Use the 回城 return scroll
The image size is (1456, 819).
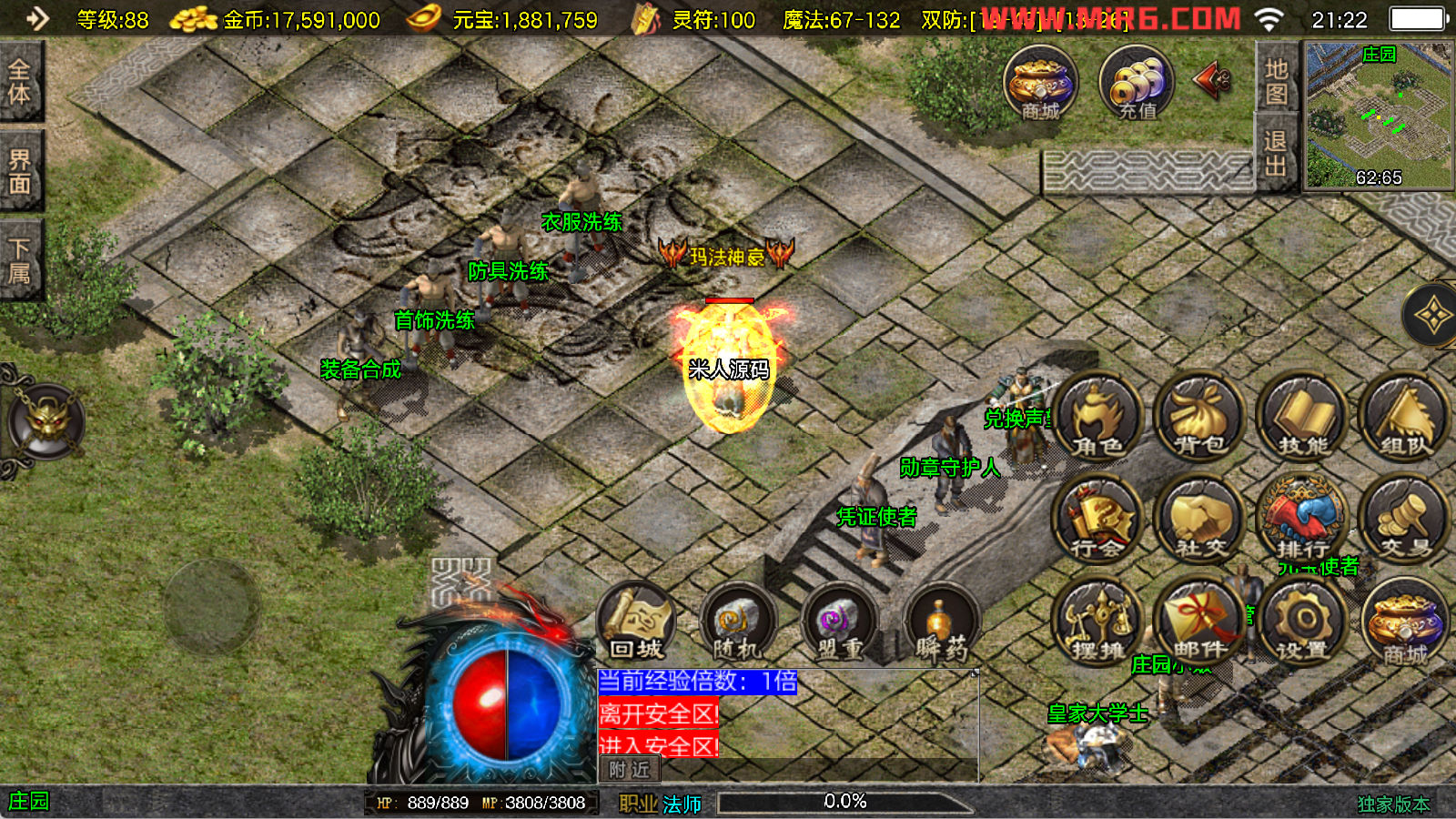637,623
